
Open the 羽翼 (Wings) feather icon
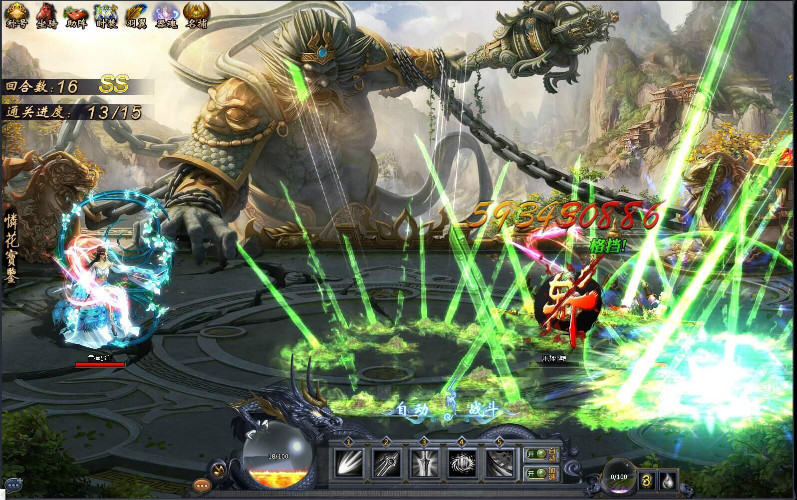point(135,14)
